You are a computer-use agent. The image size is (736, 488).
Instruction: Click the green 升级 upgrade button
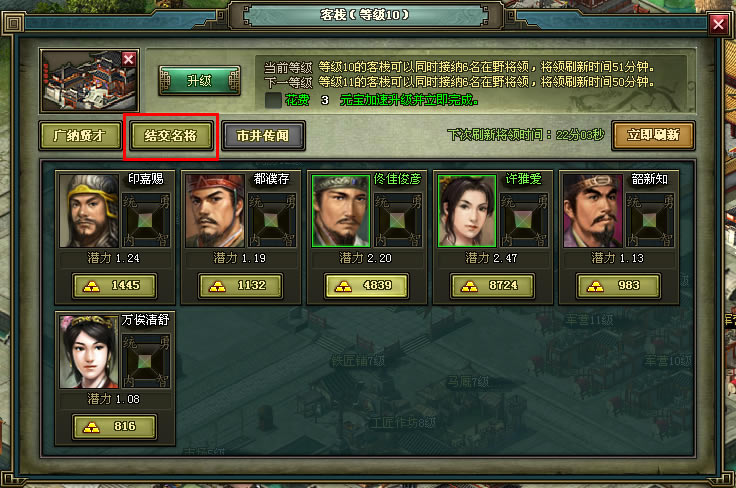pos(199,80)
